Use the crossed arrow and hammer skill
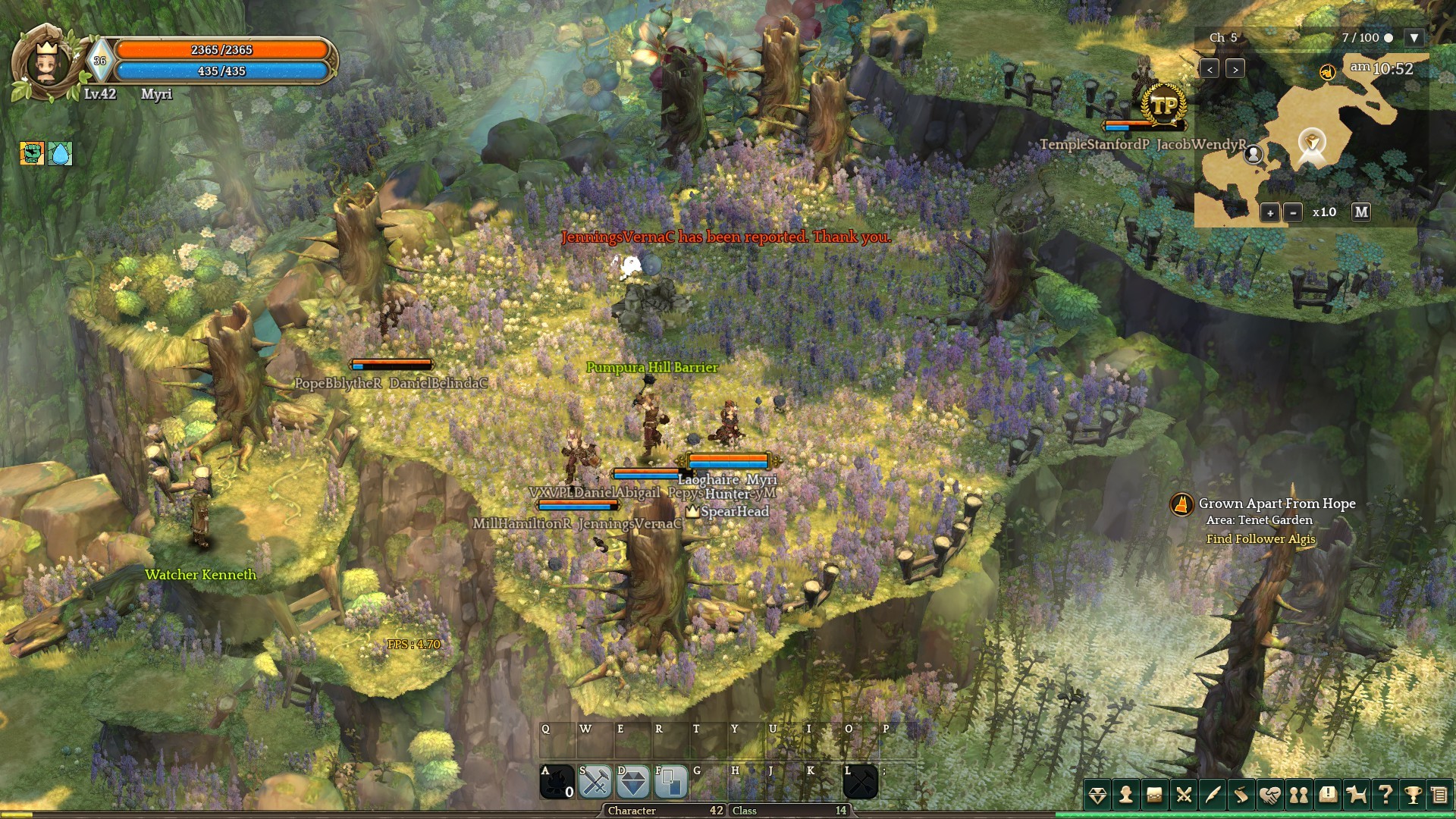Image resolution: width=1456 pixels, height=819 pixels. [x=860, y=782]
